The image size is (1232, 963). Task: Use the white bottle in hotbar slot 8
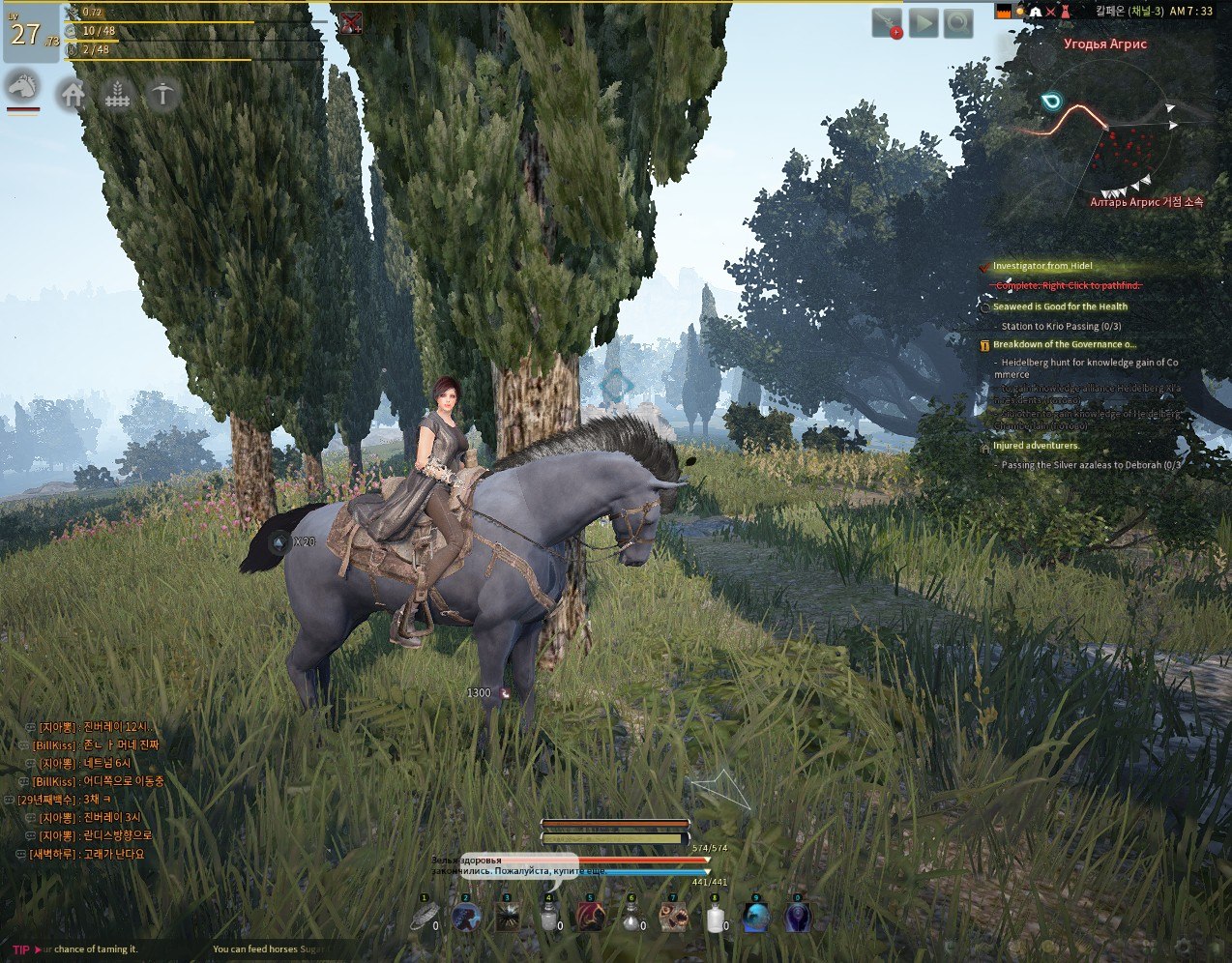[x=715, y=917]
